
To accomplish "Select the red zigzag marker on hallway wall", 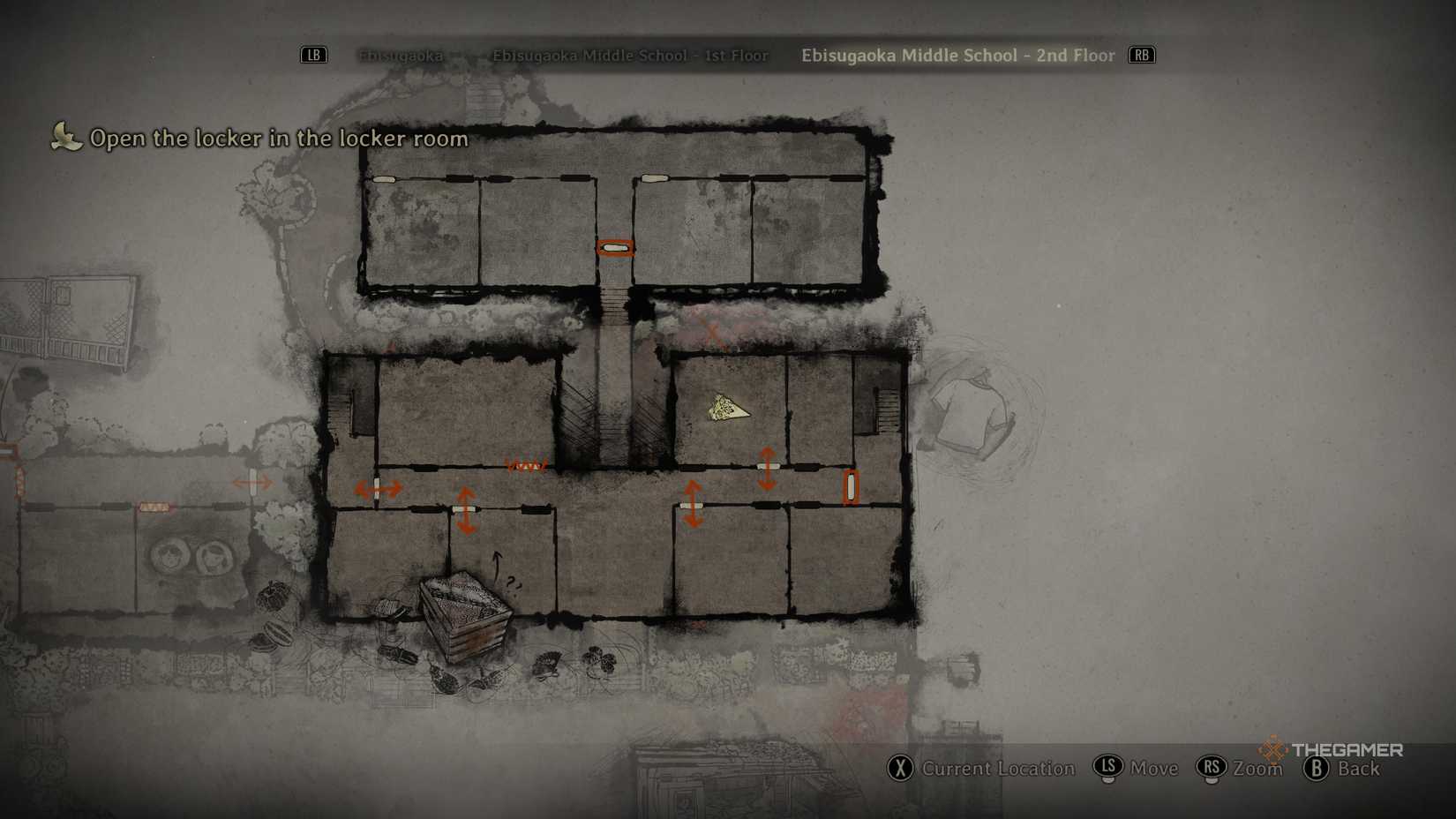I will click(x=526, y=465).
